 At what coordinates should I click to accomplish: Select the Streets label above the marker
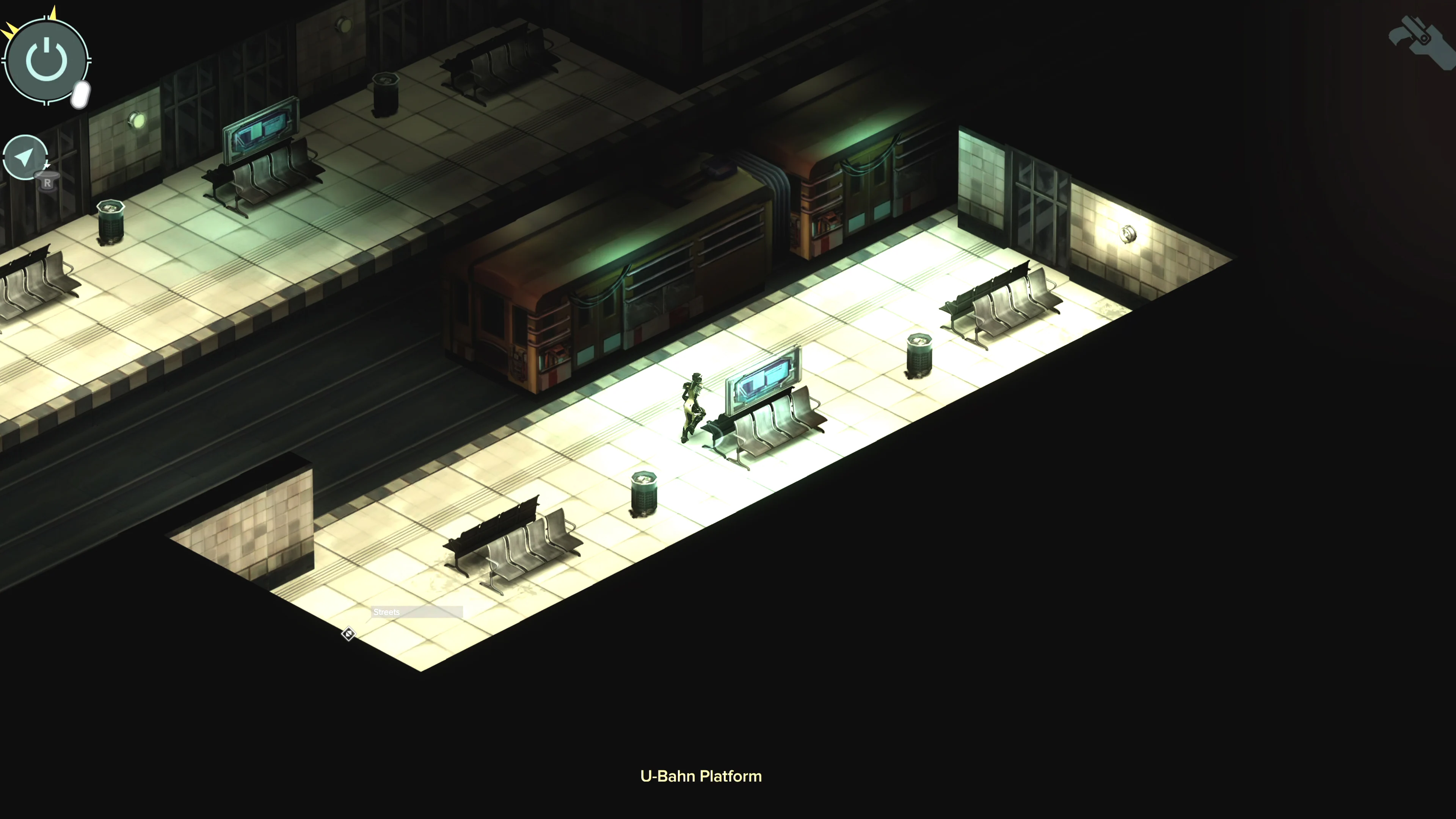(x=387, y=612)
